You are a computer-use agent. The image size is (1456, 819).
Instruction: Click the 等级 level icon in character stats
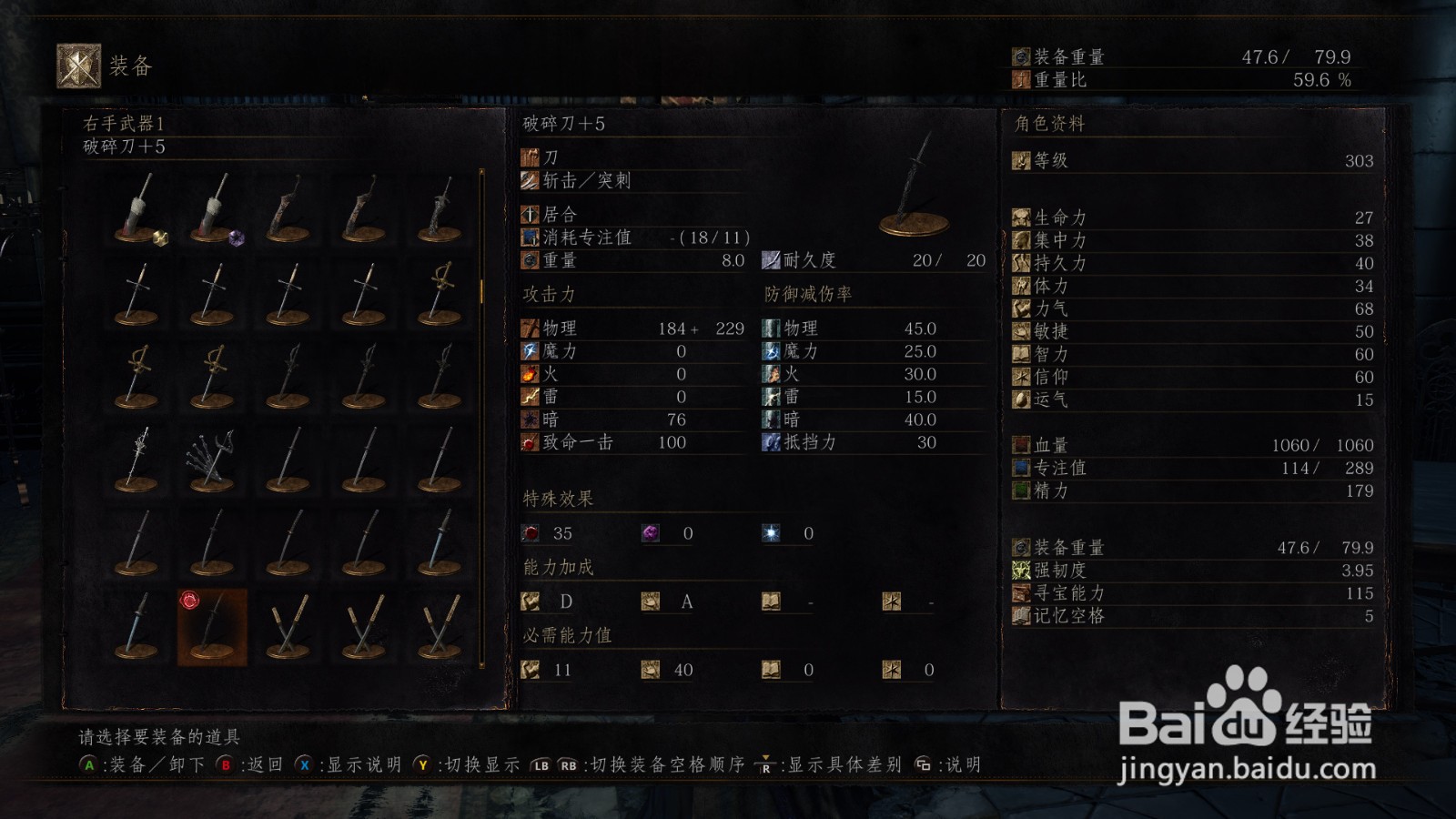pos(1023,162)
